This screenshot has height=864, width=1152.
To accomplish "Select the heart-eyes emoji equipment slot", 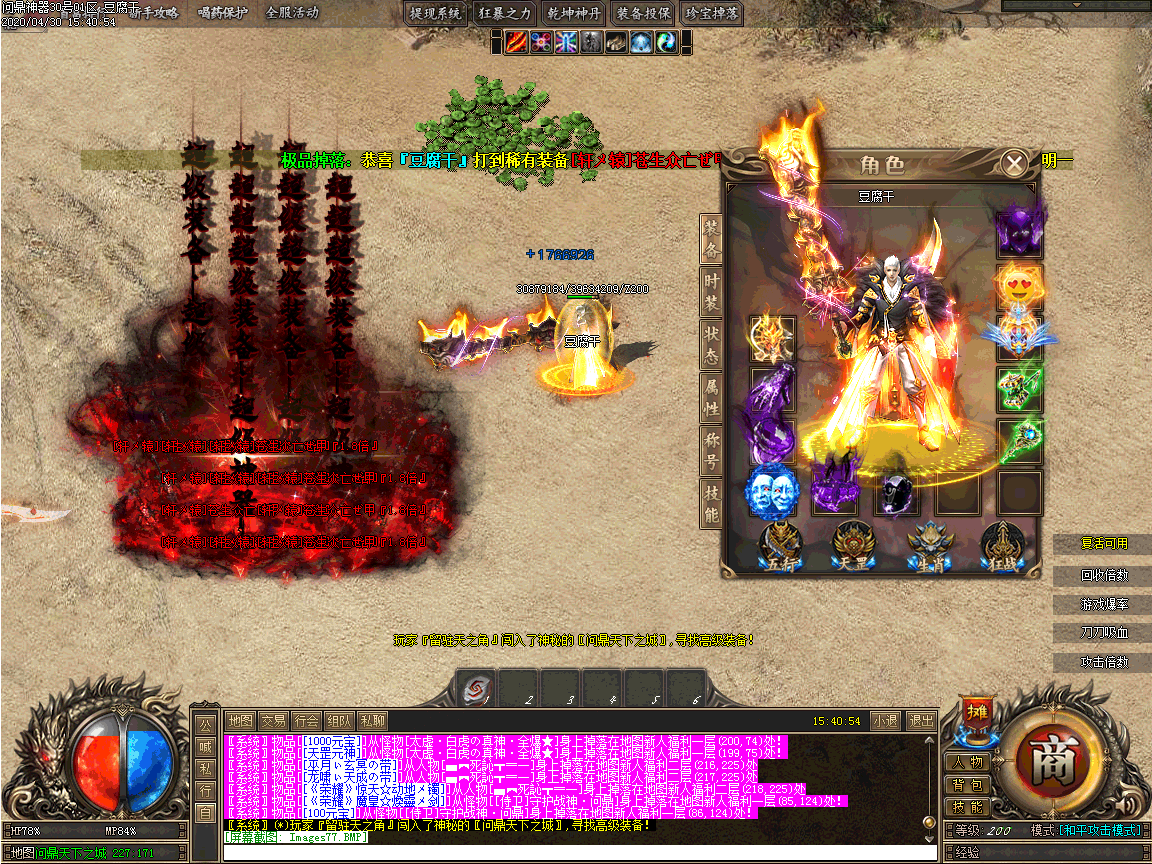I will pos(1019,286).
